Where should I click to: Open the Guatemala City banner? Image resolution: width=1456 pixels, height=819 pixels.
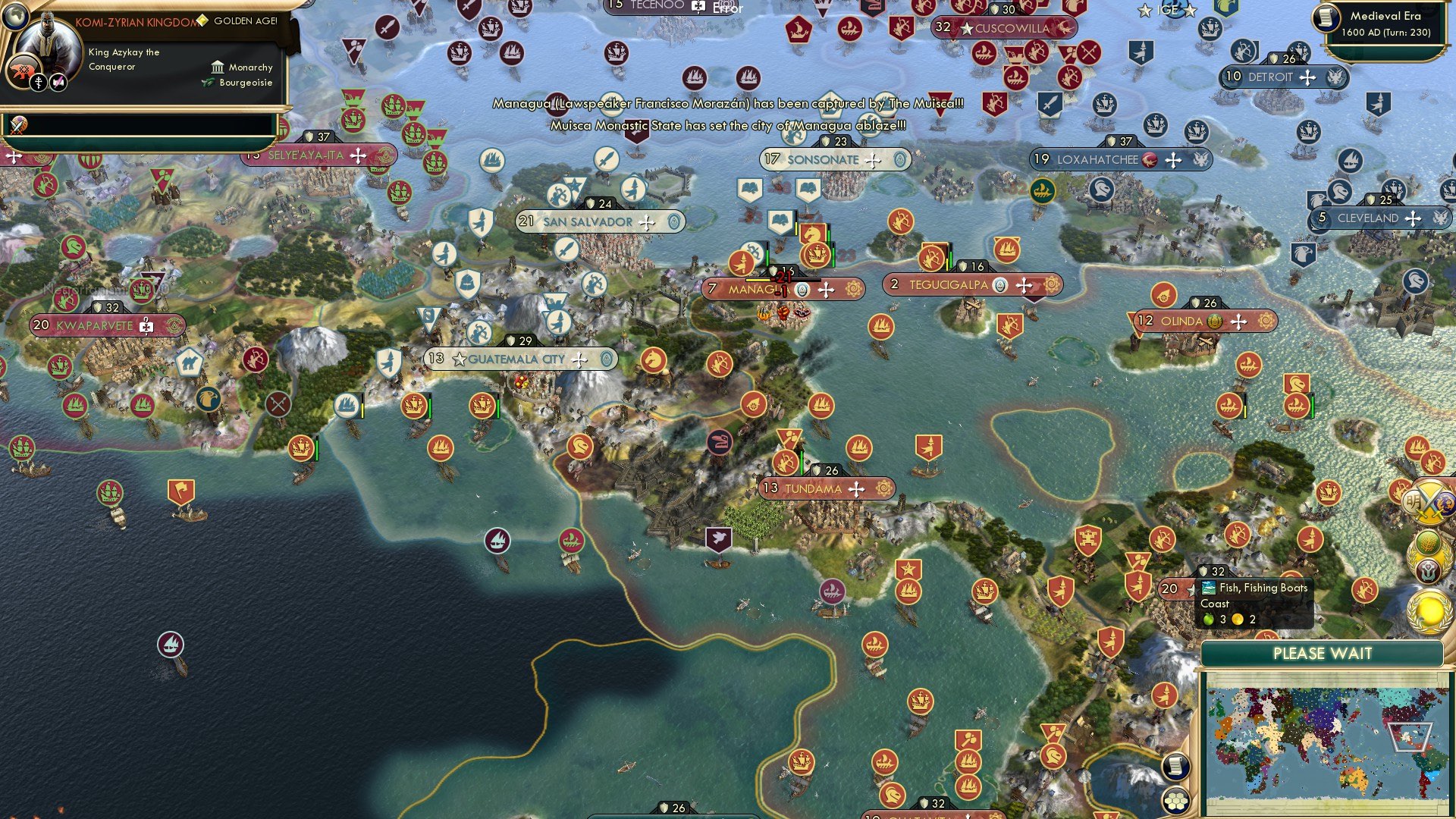(x=516, y=359)
